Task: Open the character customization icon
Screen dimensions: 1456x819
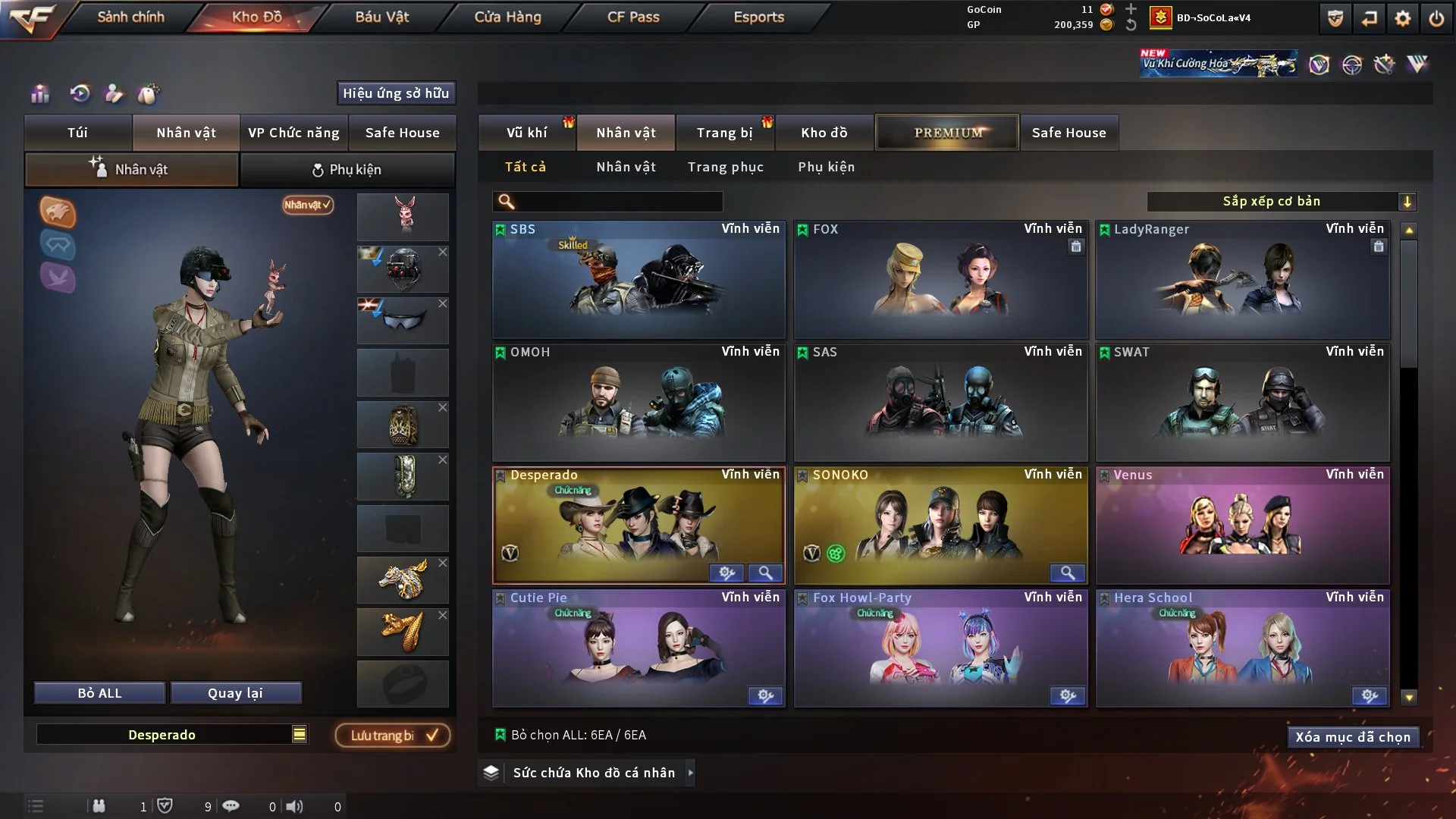Action: (114, 94)
